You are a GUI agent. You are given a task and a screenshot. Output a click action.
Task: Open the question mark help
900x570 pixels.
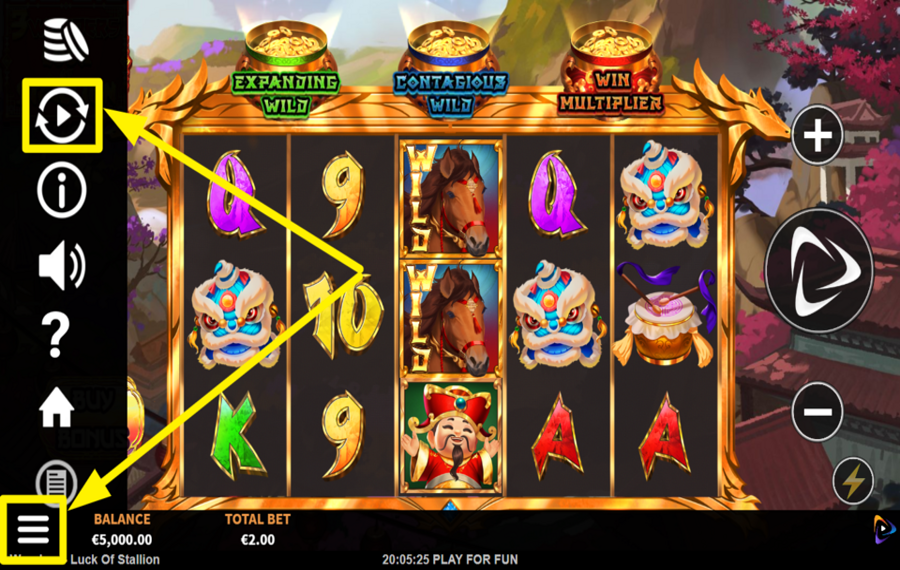click(x=57, y=337)
